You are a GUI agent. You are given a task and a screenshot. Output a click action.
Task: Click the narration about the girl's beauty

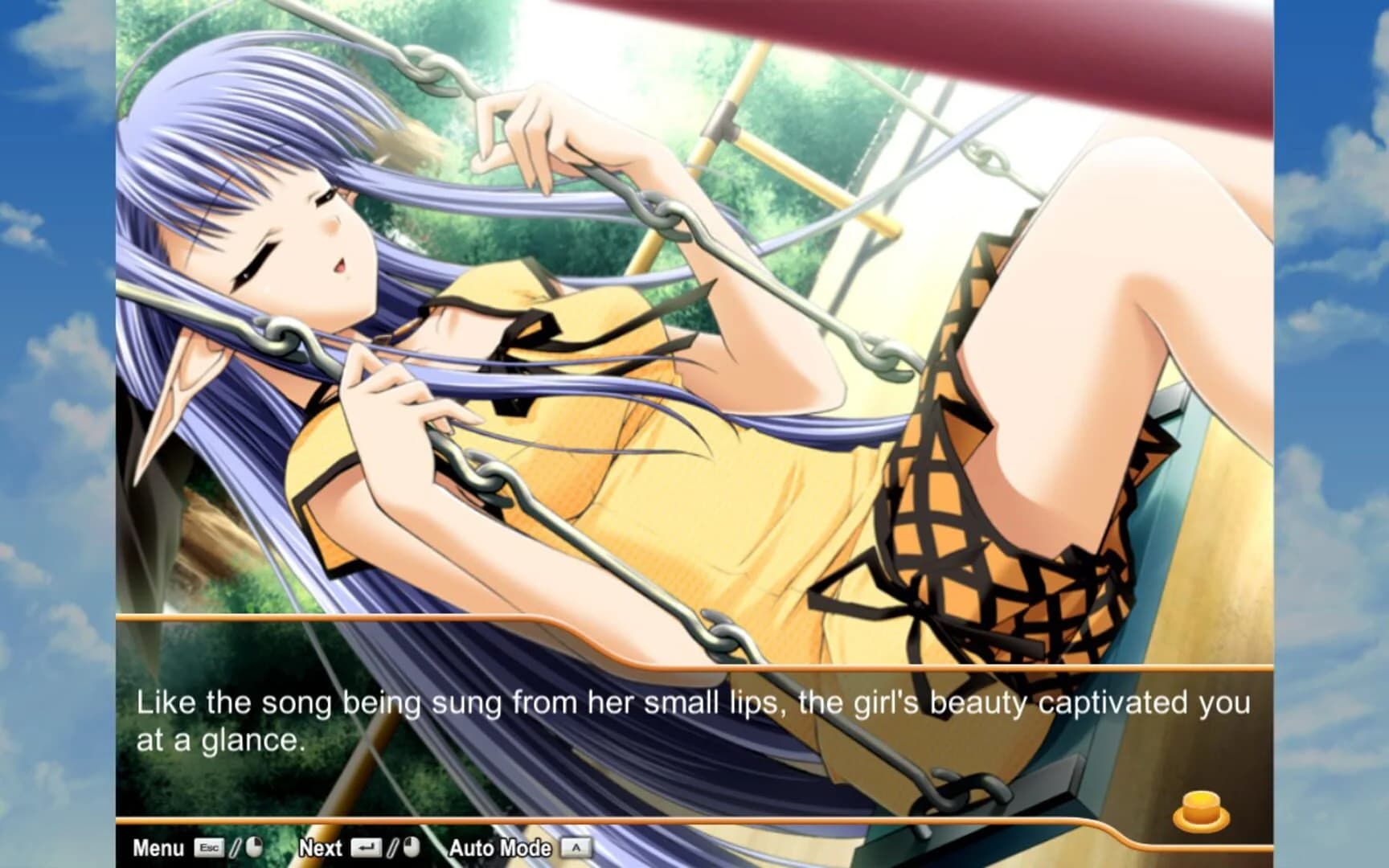(691, 702)
